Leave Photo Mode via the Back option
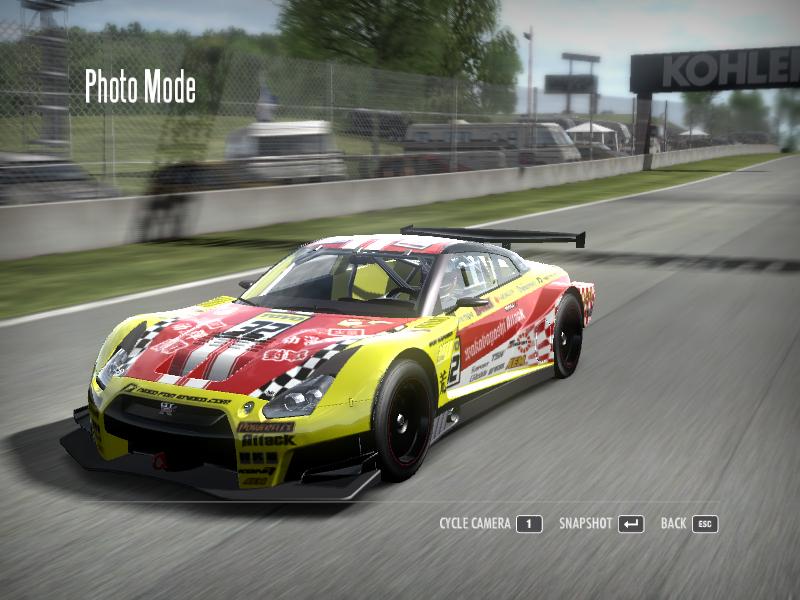This screenshot has width=800, height=600. pos(689,524)
